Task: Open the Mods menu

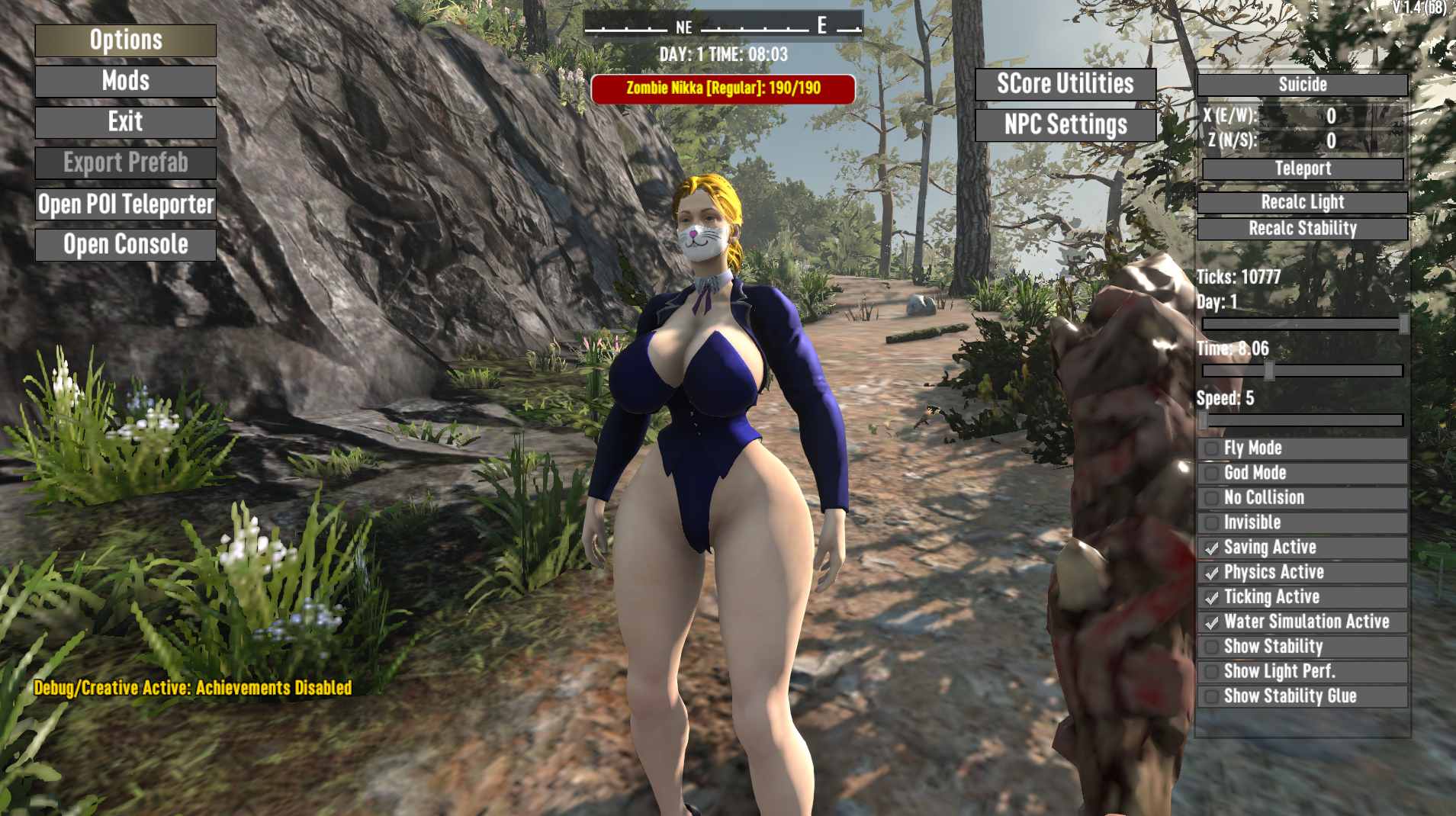Action: point(126,81)
